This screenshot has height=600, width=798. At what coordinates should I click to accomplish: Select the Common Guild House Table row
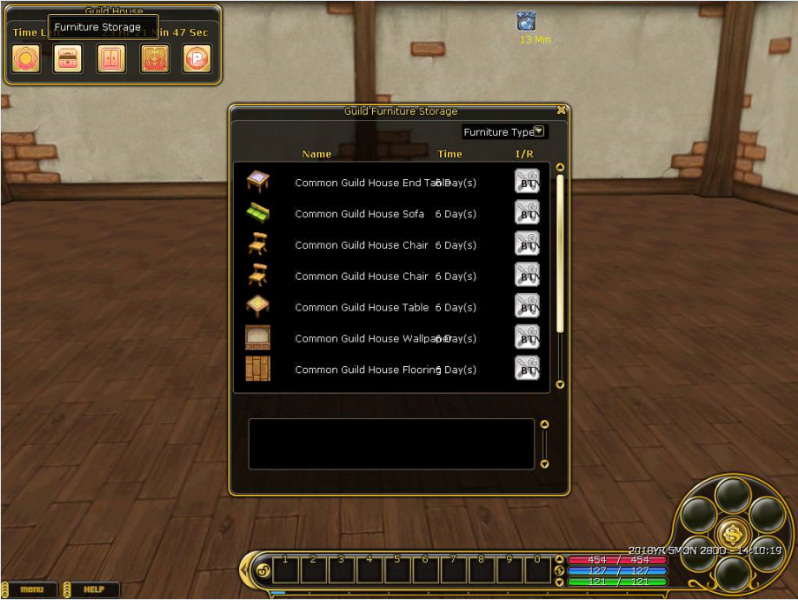coord(362,307)
